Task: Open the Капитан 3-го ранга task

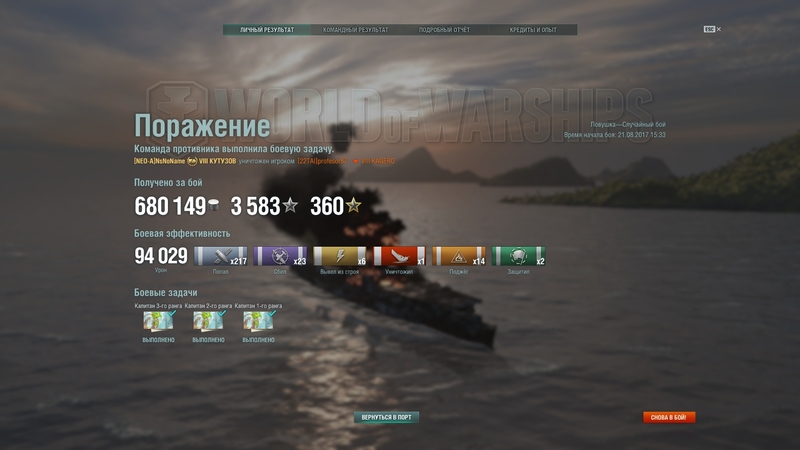Action: 159,321
